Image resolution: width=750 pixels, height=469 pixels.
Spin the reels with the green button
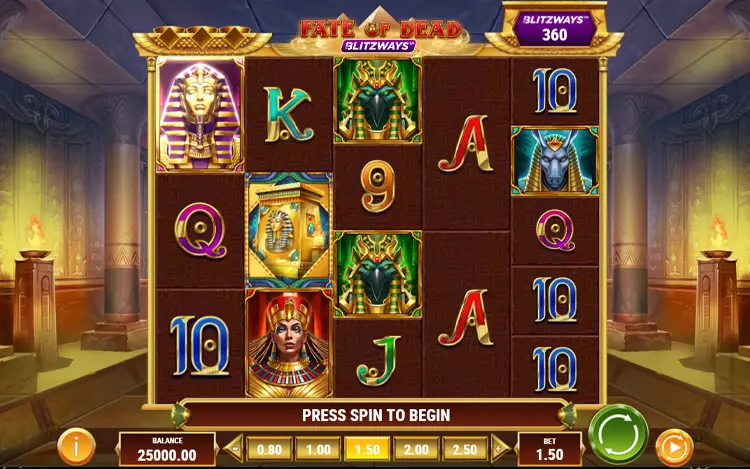pos(618,433)
